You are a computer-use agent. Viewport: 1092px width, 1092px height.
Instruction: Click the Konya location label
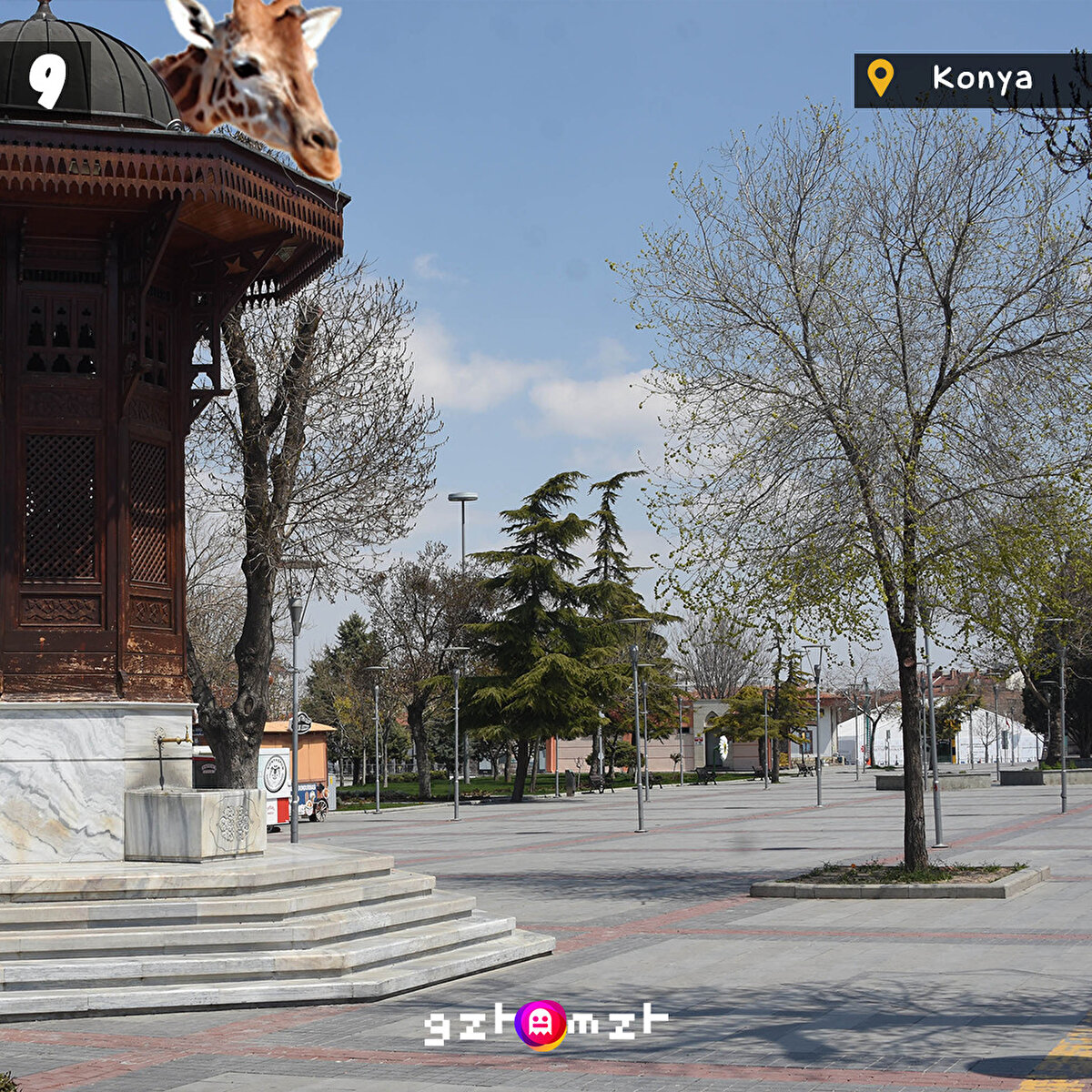982,79
